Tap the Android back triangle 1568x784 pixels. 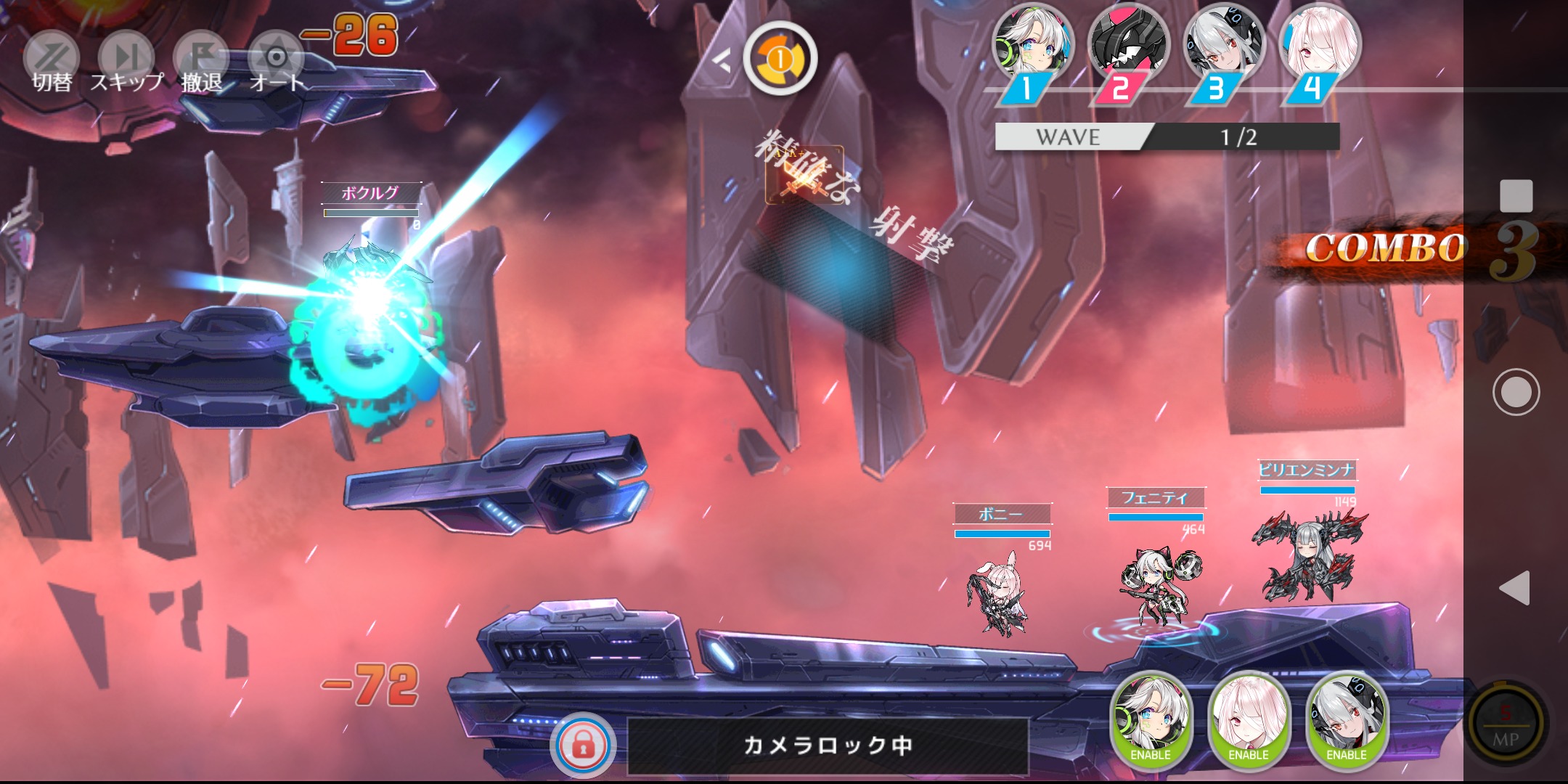pos(1516,587)
